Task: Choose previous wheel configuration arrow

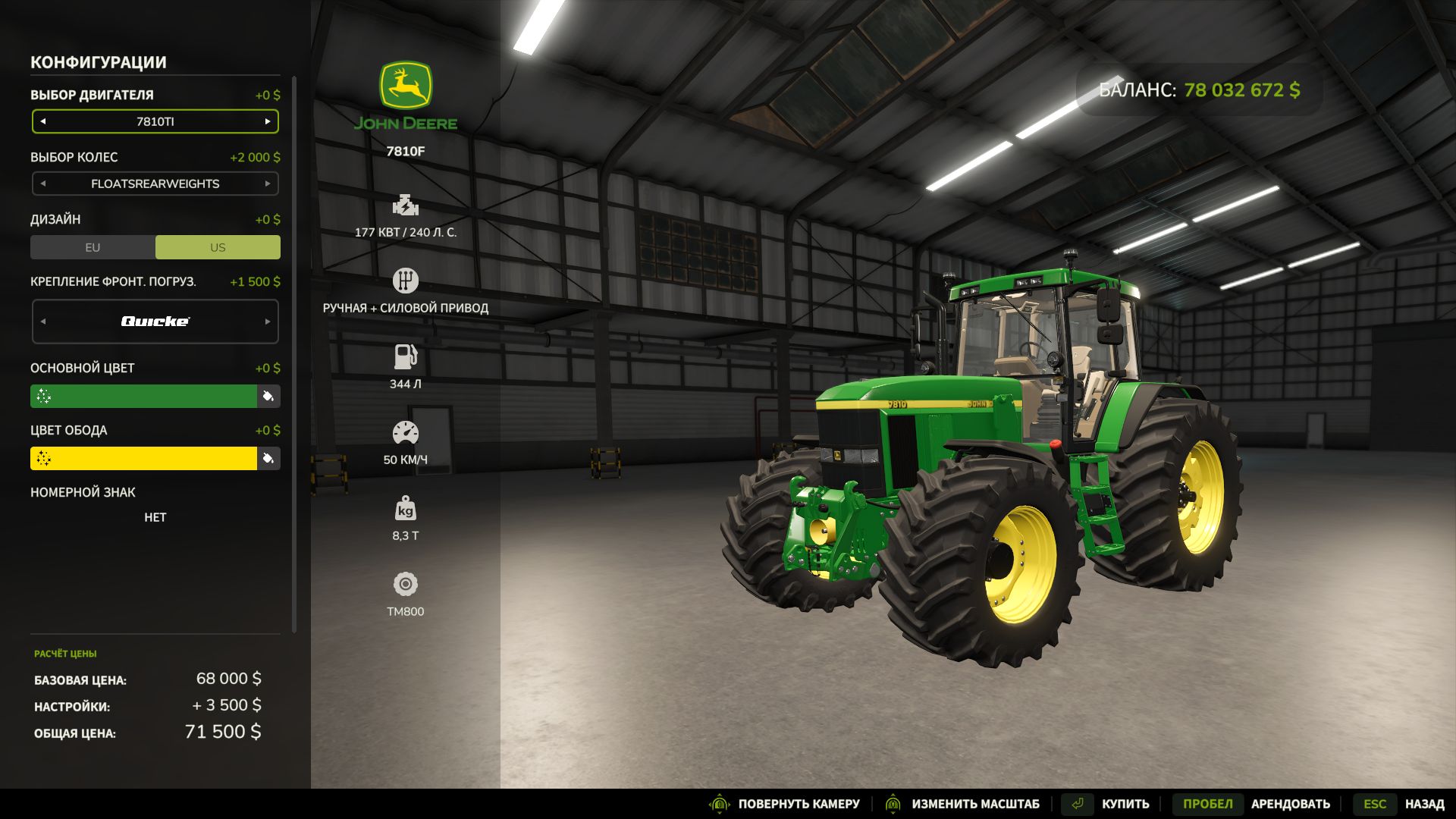Action: pos(43,184)
